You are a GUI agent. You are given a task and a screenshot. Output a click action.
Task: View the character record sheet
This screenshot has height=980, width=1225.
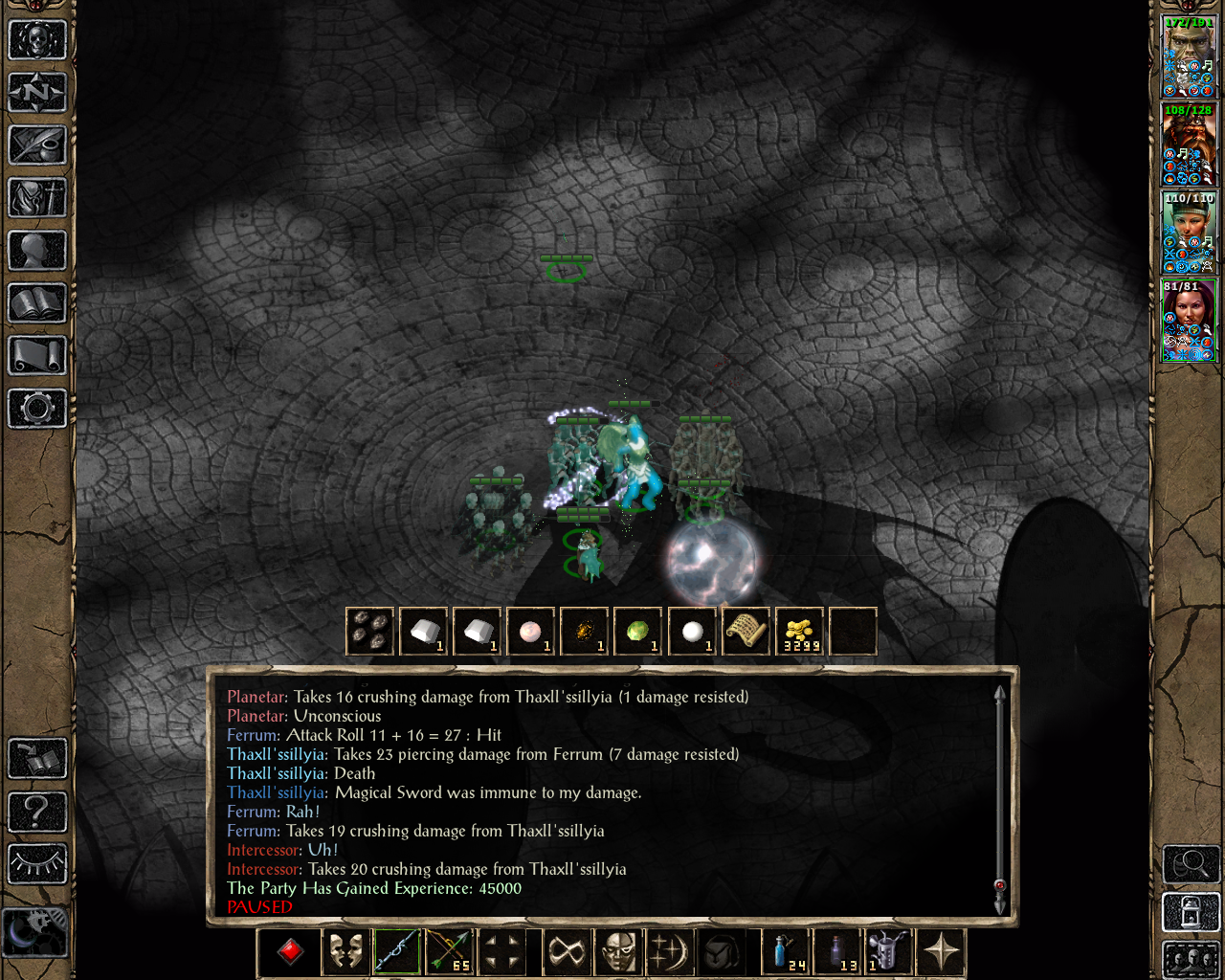pos(36,249)
